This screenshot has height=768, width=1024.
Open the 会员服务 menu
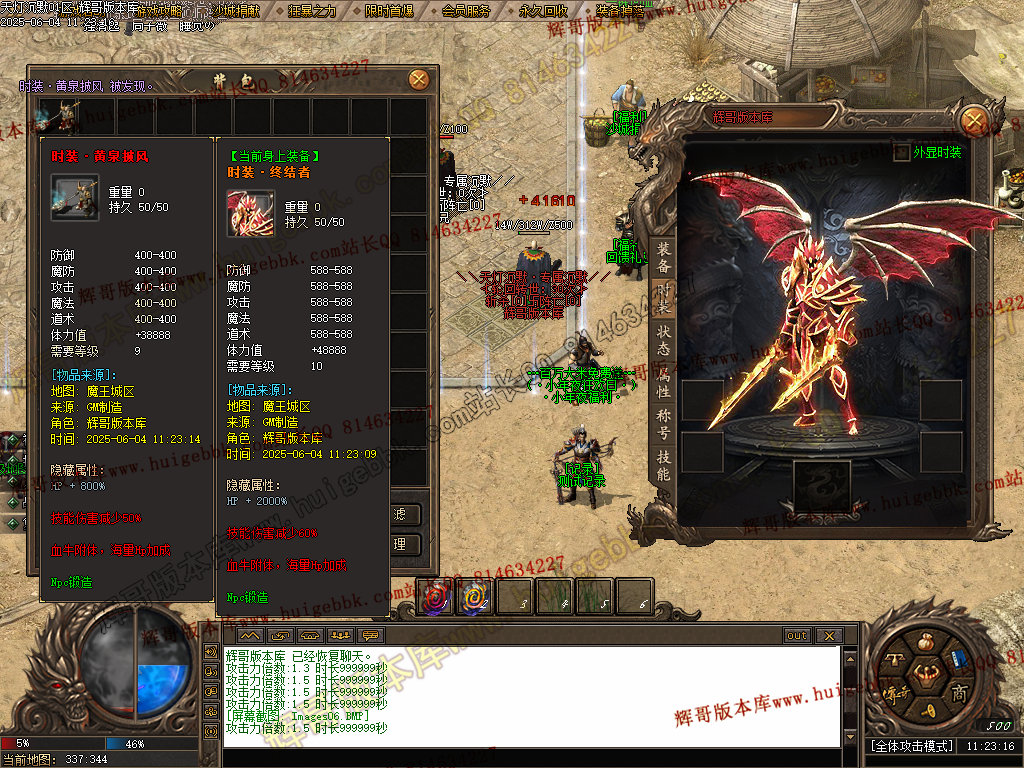tap(466, 11)
